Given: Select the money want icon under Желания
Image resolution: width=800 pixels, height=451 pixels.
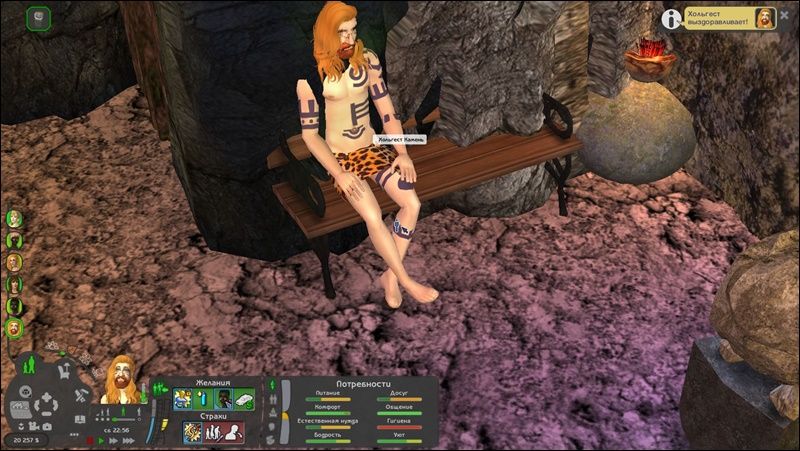Looking at the screenshot, I should (243, 398).
